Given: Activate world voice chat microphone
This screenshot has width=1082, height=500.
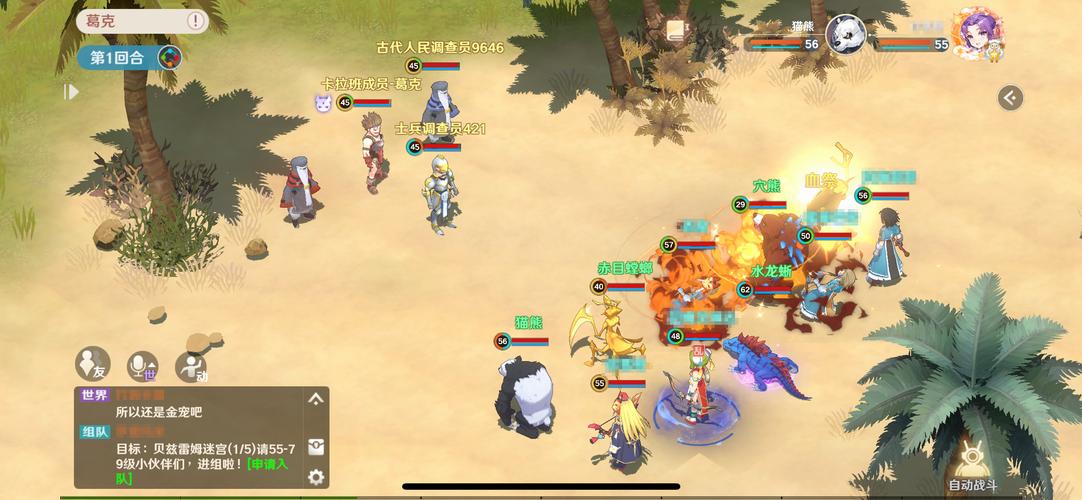Looking at the screenshot, I should (142, 366).
